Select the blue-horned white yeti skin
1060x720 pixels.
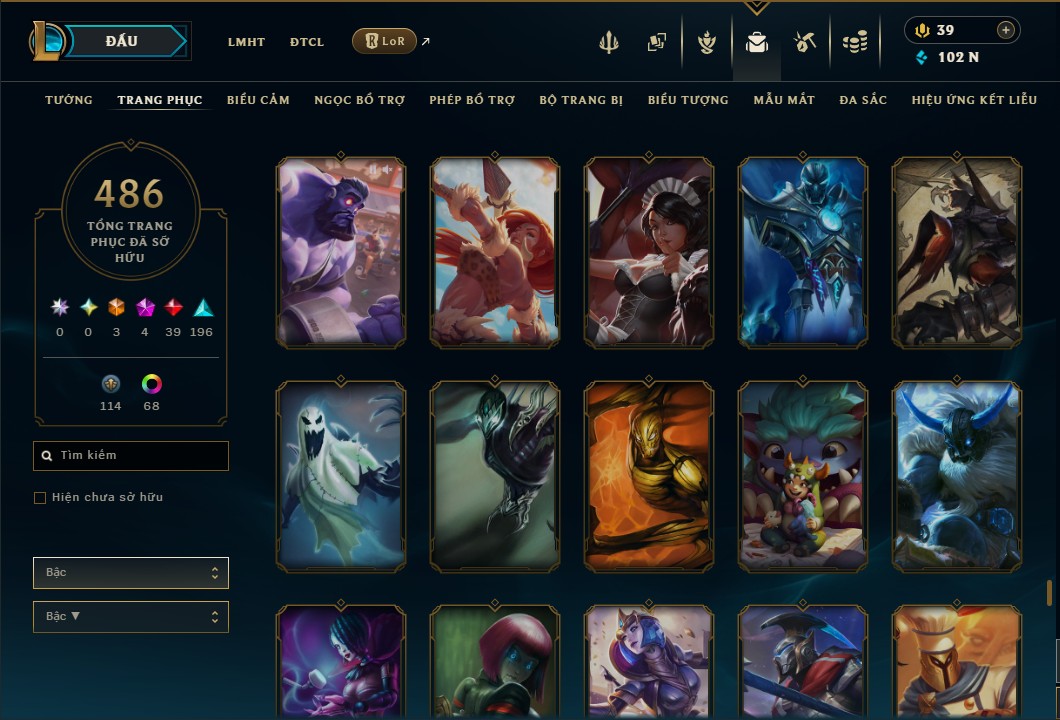click(x=957, y=476)
